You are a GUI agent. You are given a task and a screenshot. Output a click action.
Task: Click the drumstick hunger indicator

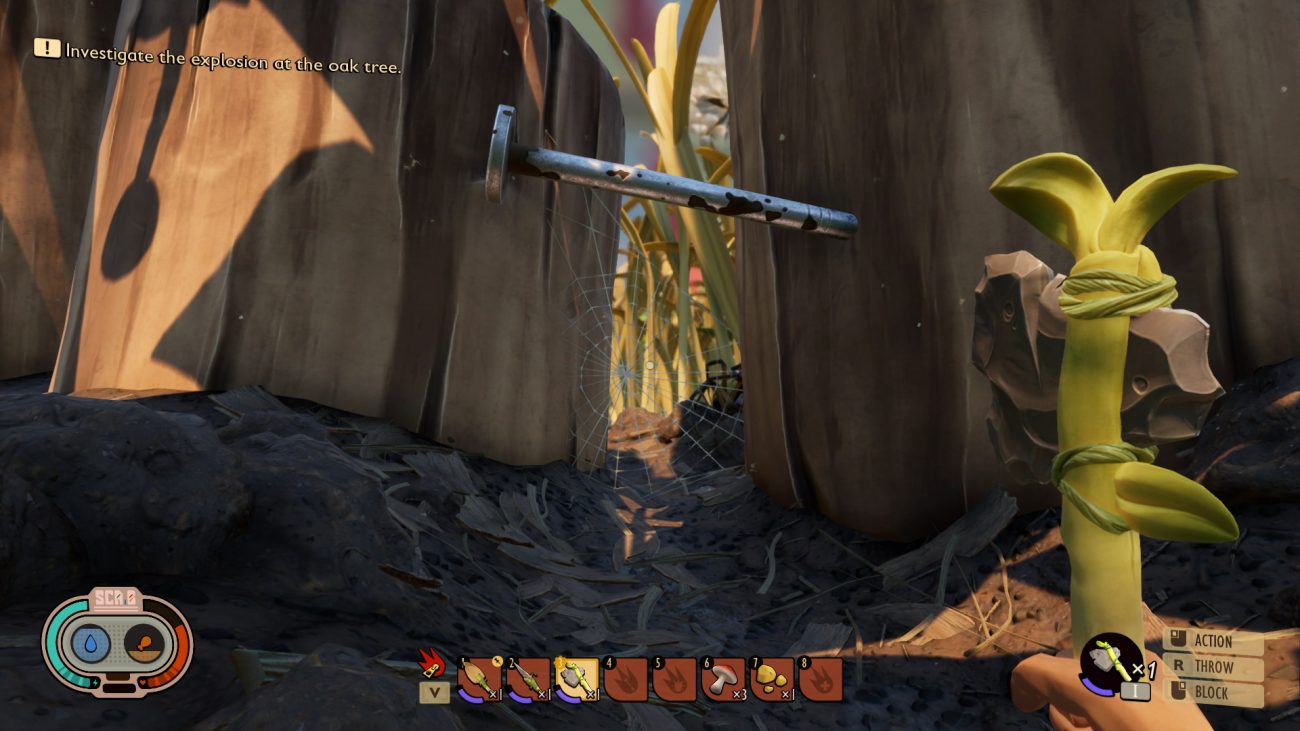tap(144, 643)
